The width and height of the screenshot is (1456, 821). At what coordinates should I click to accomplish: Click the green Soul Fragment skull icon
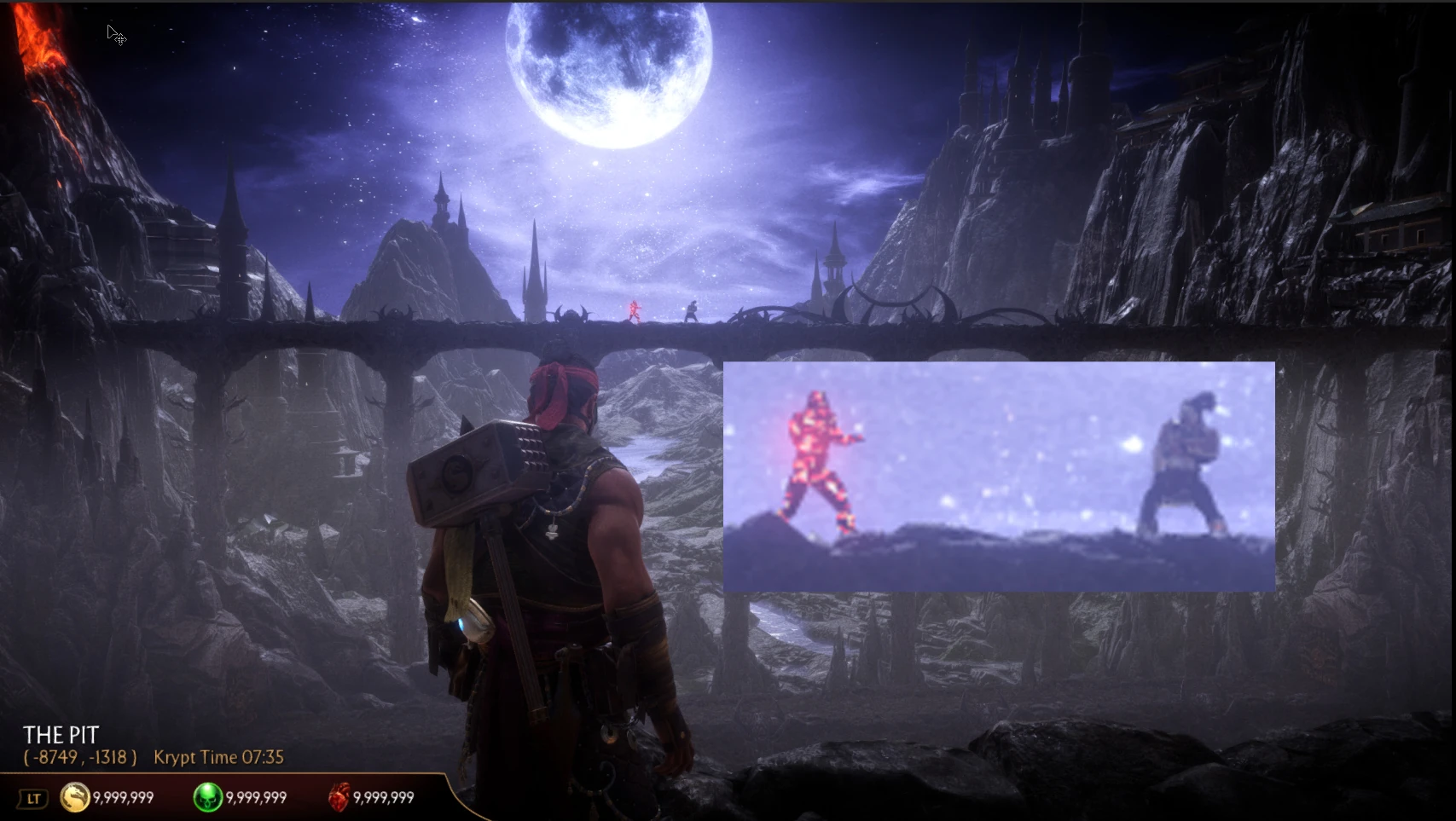point(208,797)
